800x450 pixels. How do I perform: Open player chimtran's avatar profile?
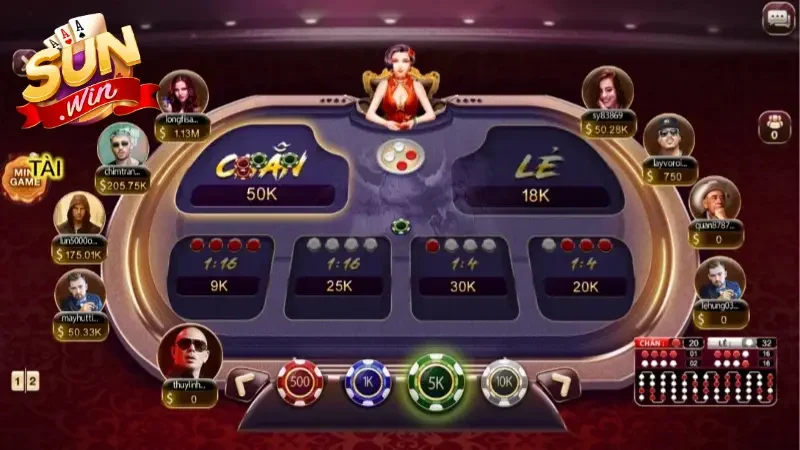tap(123, 146)
